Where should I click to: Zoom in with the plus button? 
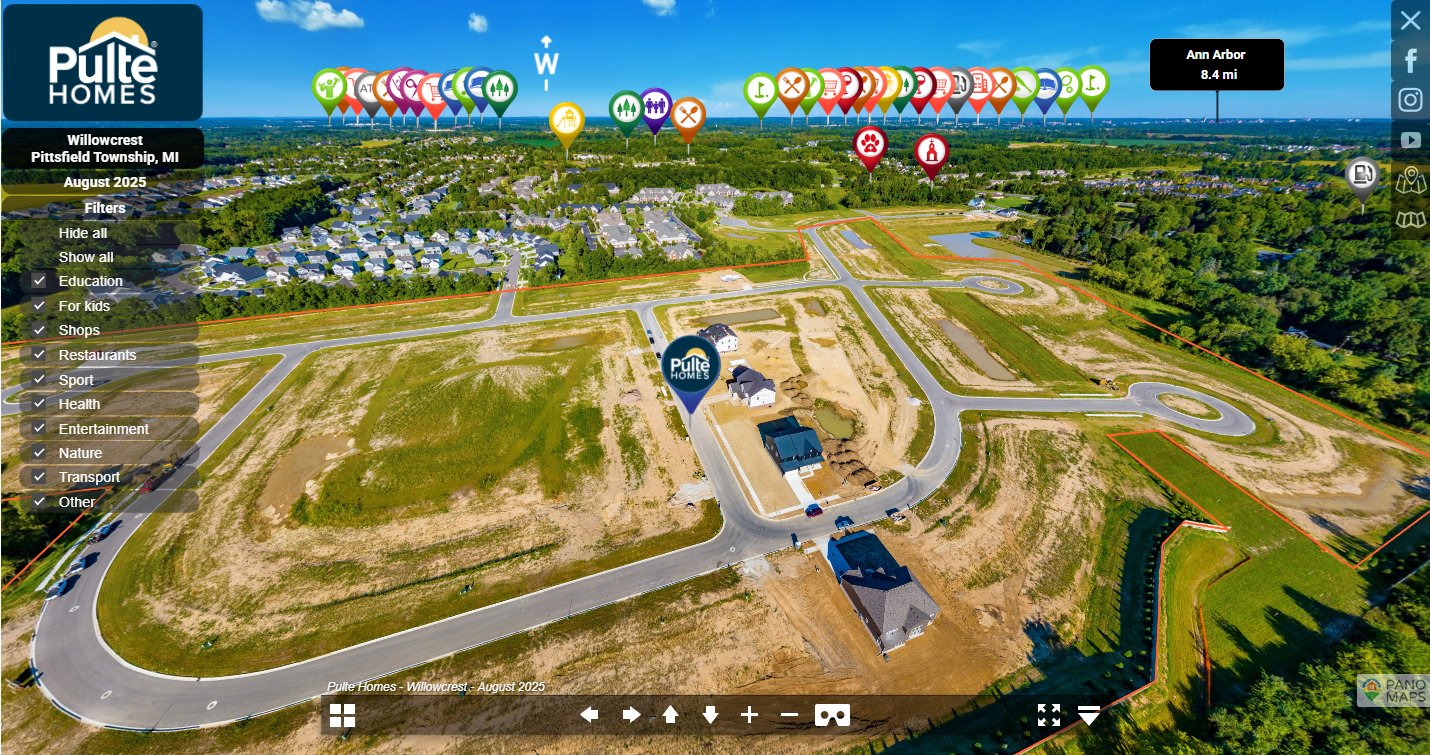(x=750, y=715)
